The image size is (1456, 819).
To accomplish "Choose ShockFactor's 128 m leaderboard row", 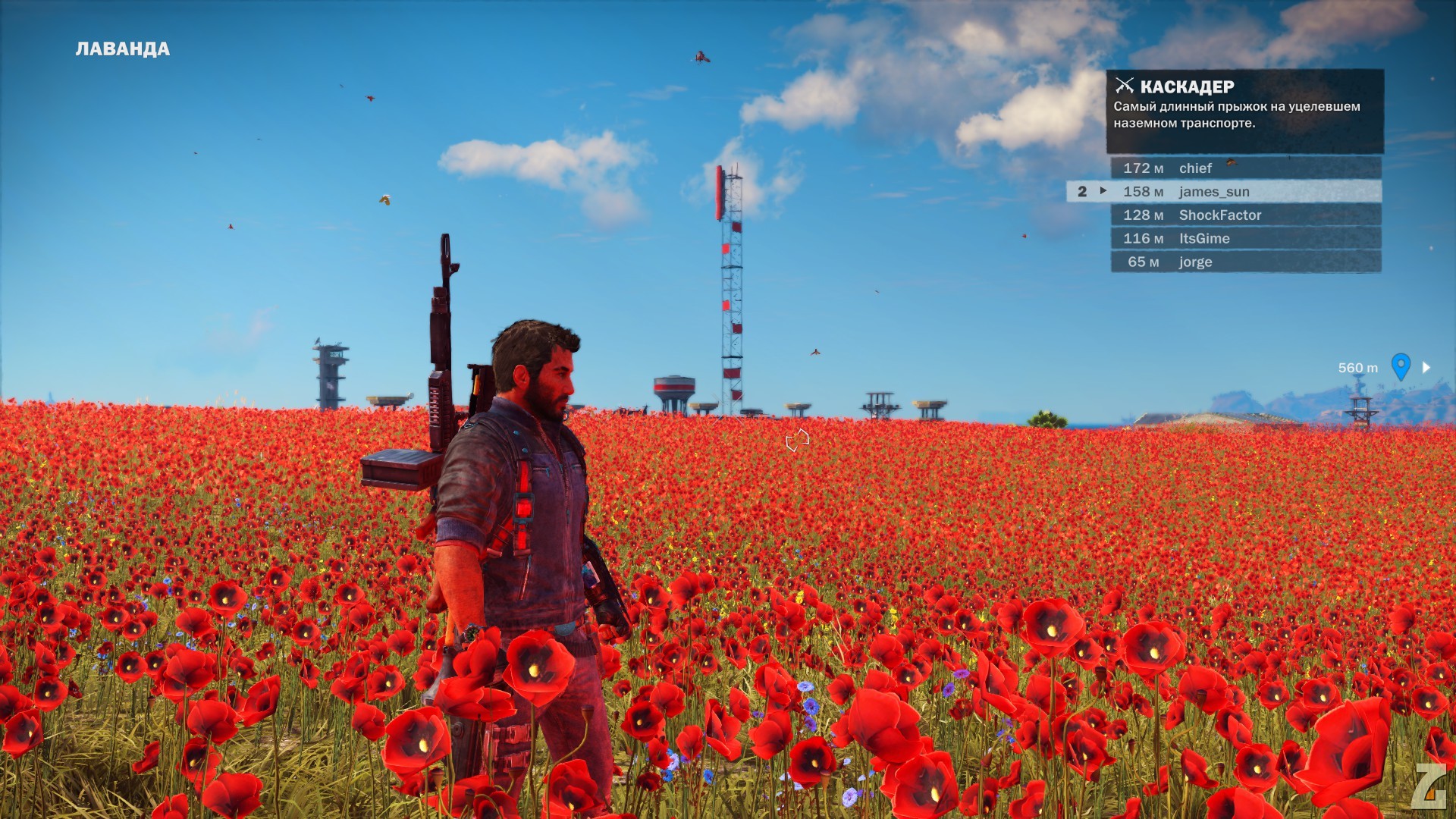I will [x=1245, y=215].
